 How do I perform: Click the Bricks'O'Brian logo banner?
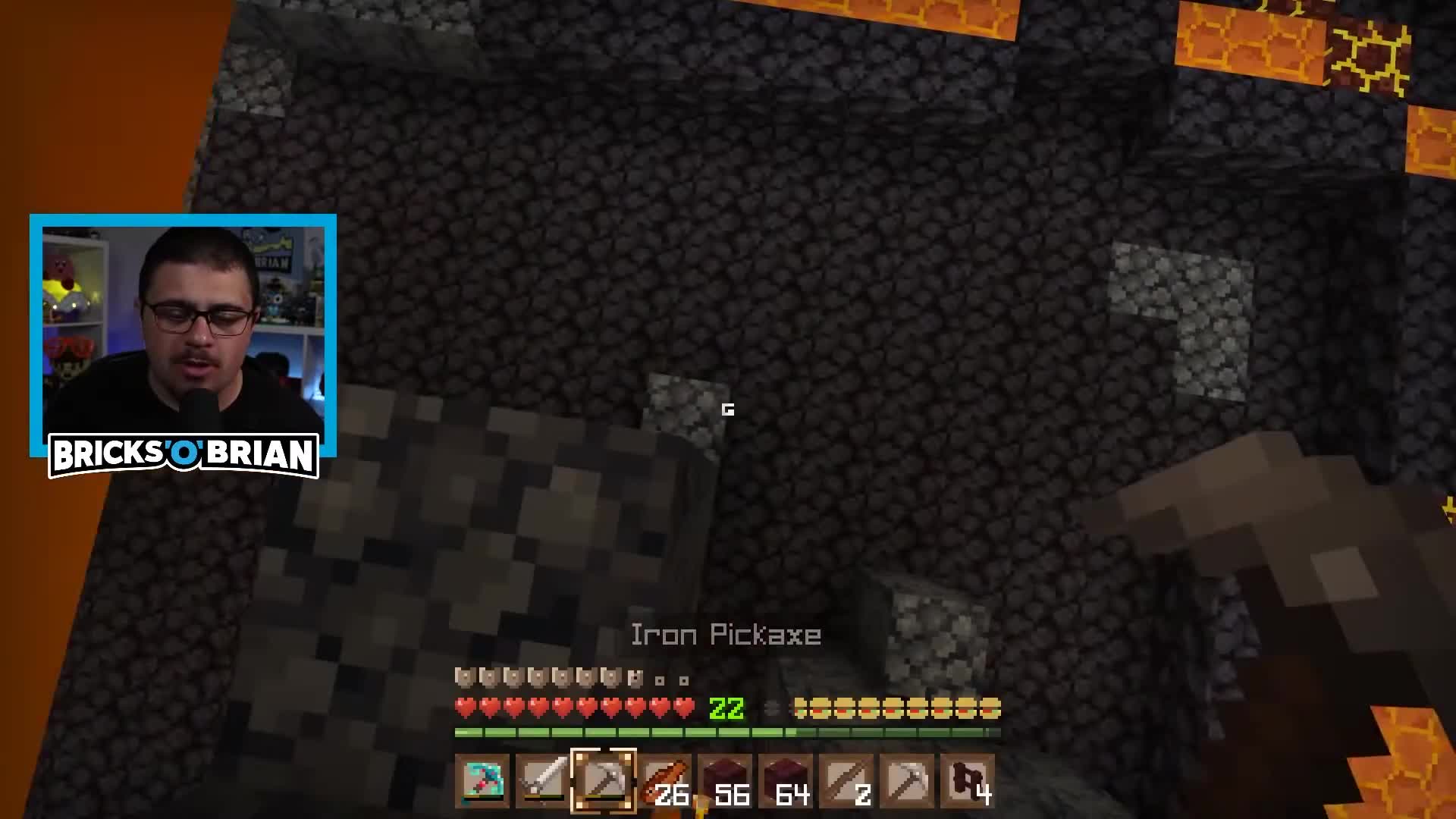point(183,455)
